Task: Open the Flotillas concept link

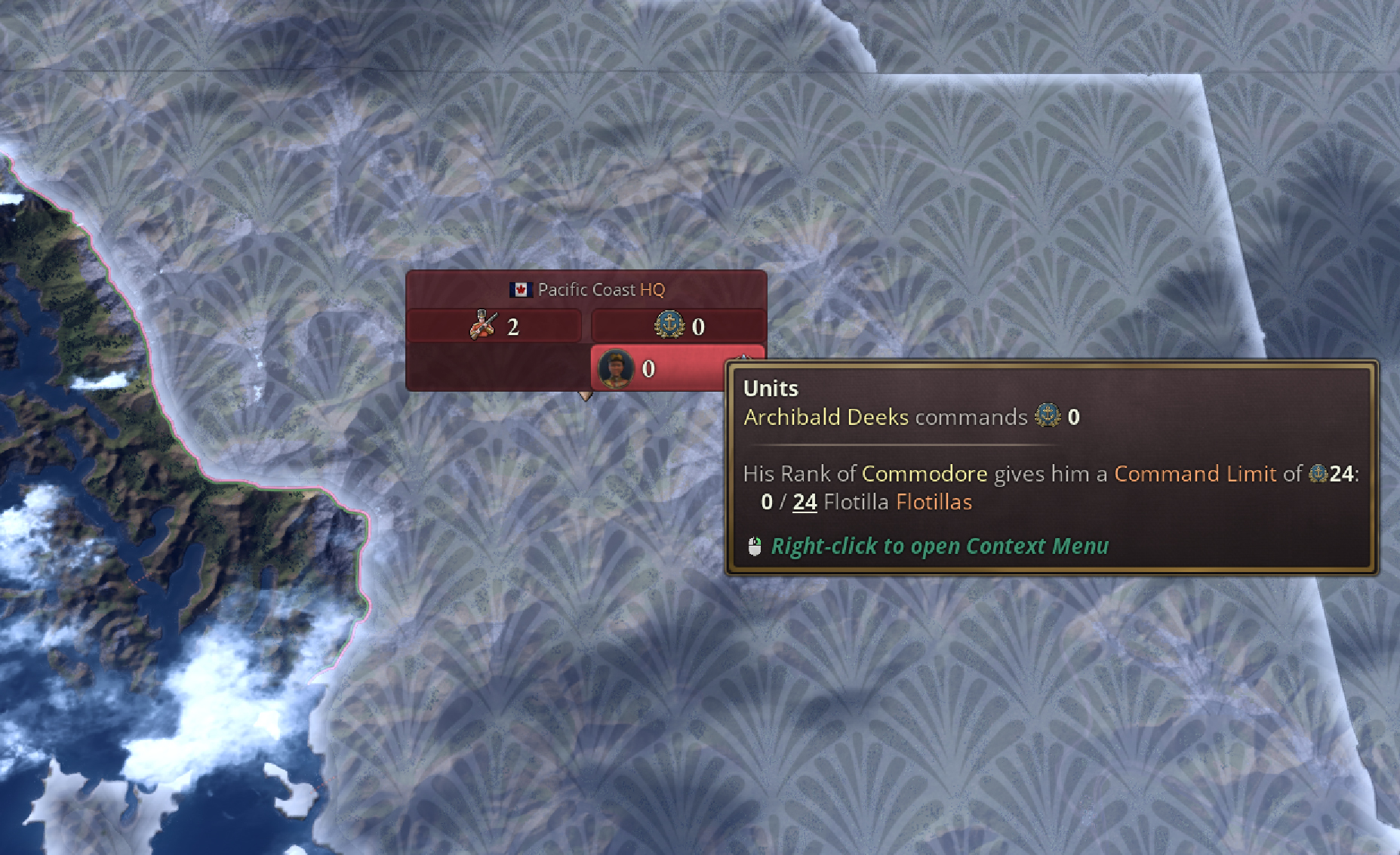Action: [934, 501]
